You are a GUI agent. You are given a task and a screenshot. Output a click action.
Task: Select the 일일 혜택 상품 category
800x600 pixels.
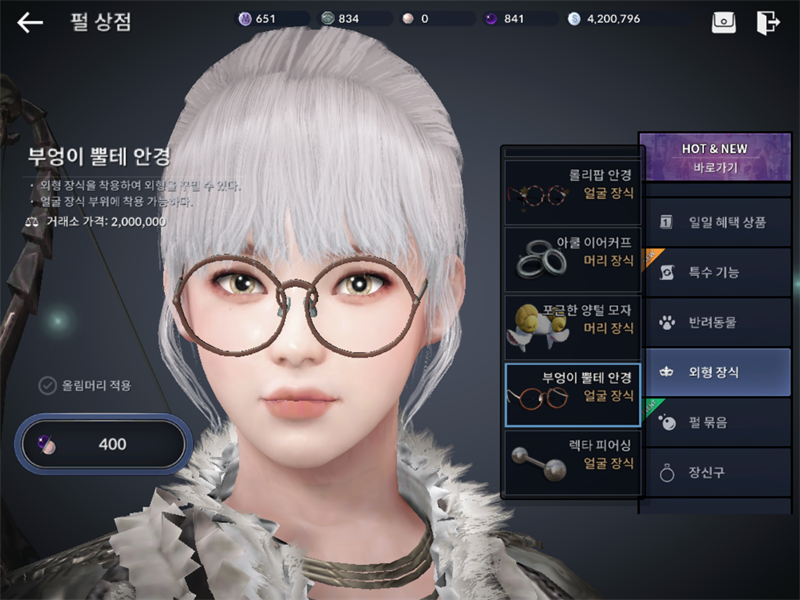tap(714, 222)
